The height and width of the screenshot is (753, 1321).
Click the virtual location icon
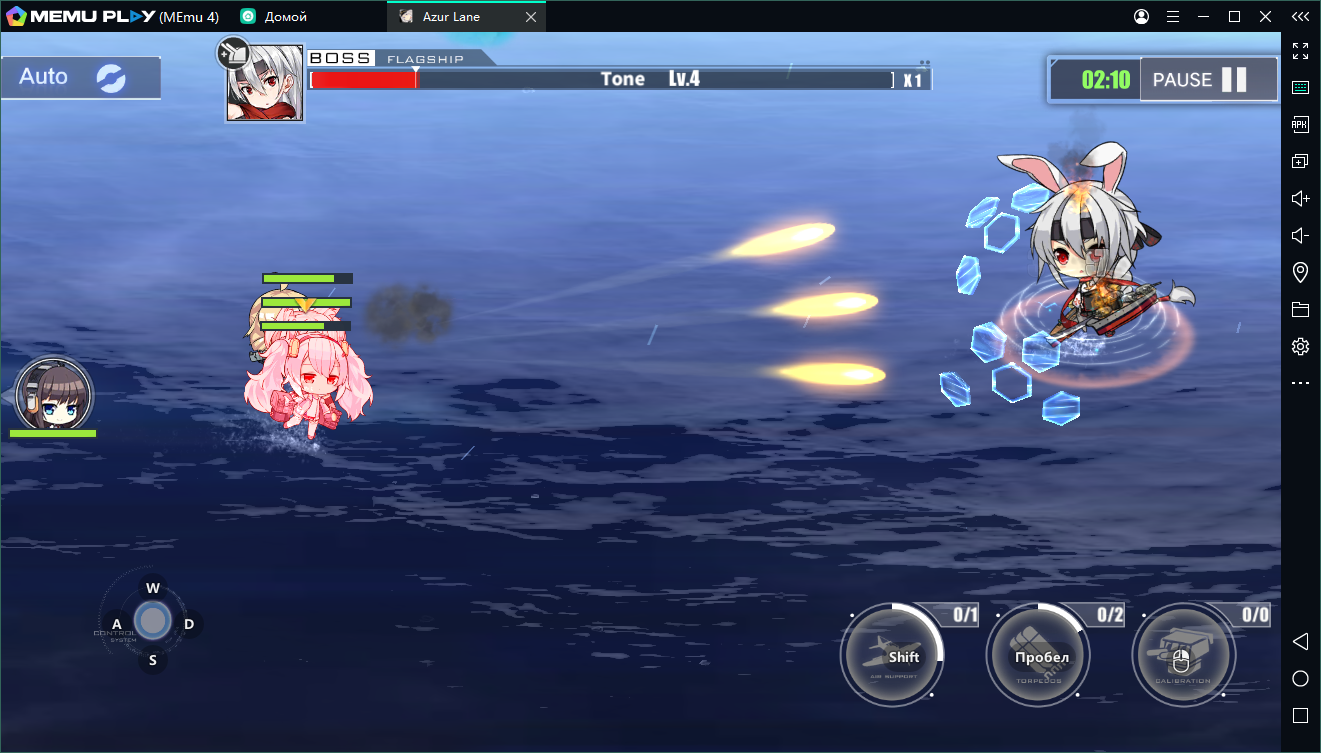(x=1300, y=271)
